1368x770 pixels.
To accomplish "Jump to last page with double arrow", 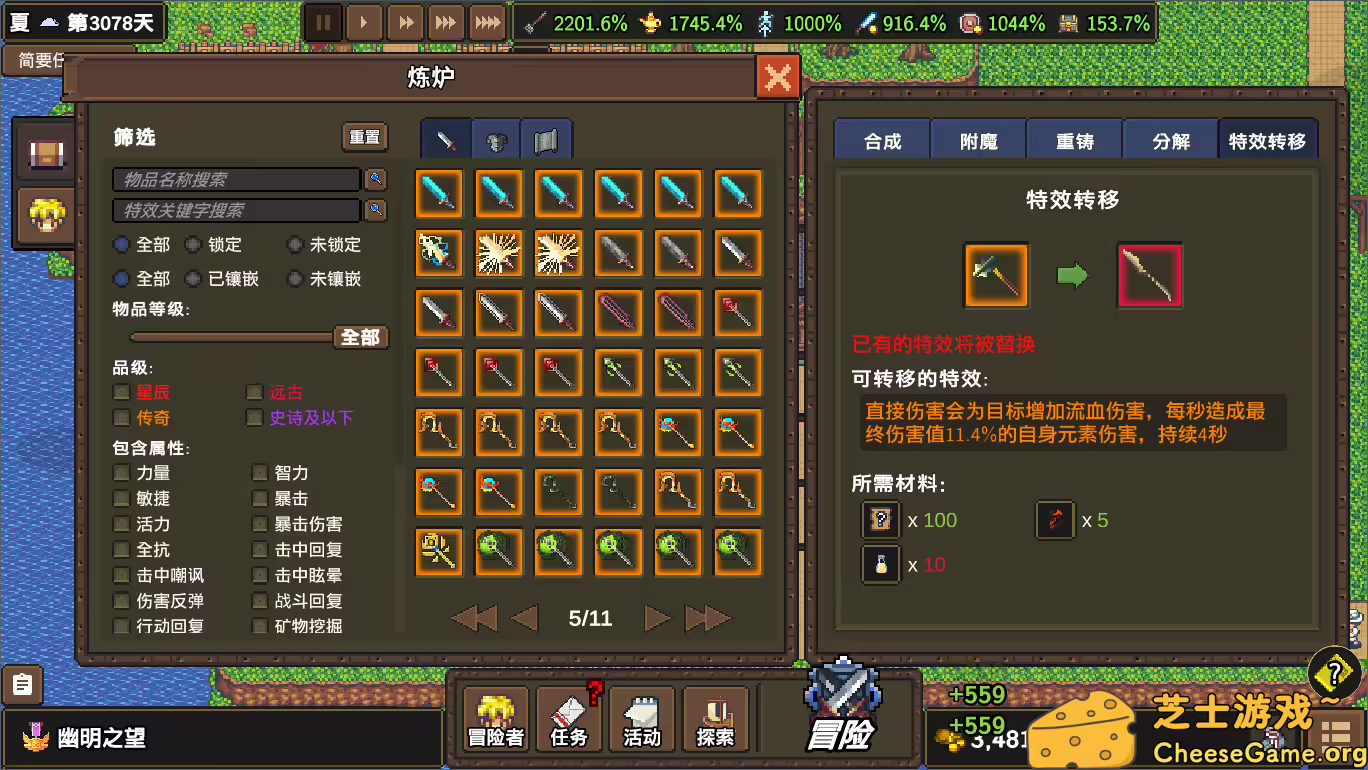I will [706, 618].
